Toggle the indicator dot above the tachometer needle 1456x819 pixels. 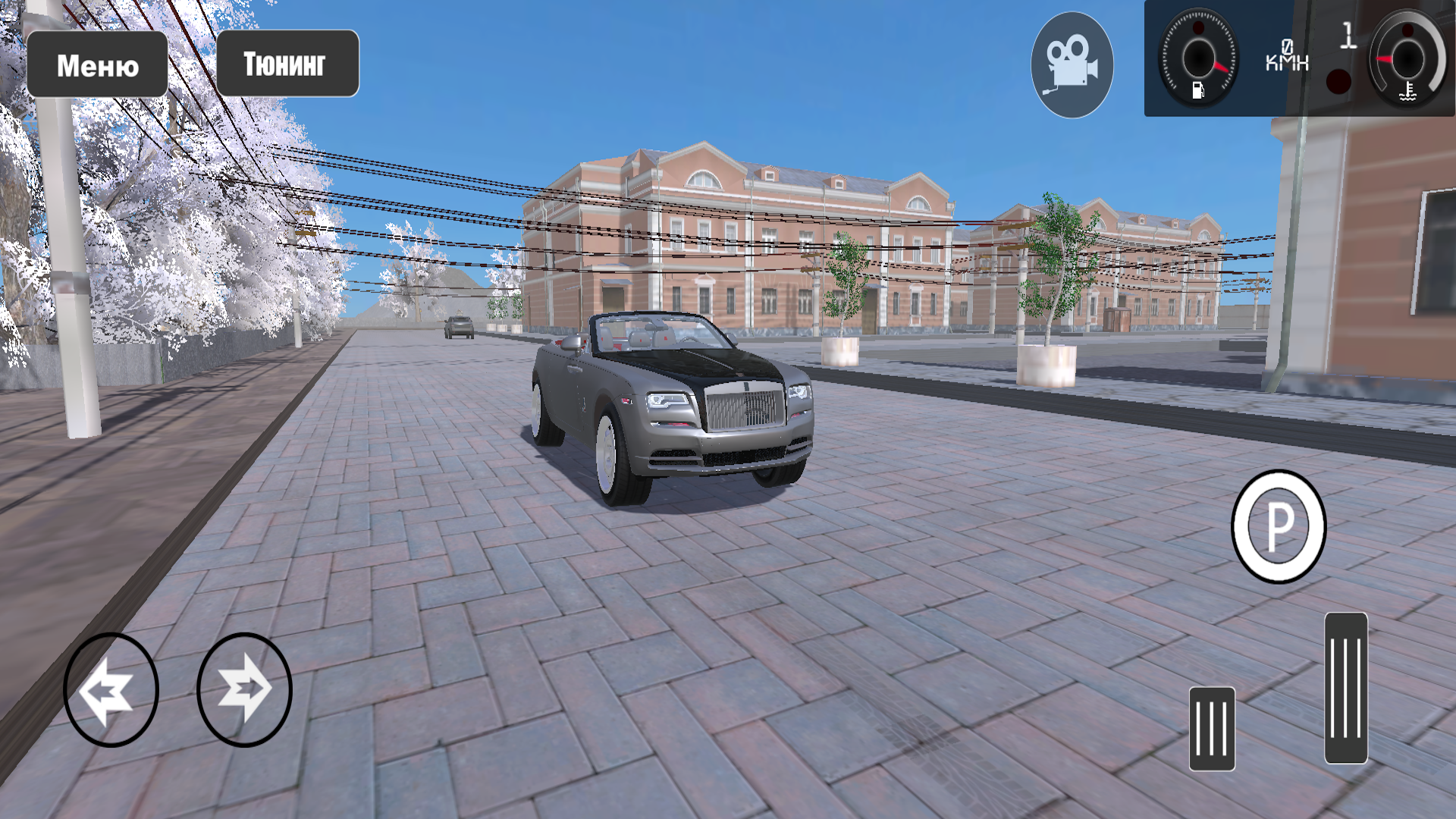[x=1198, y=28]
